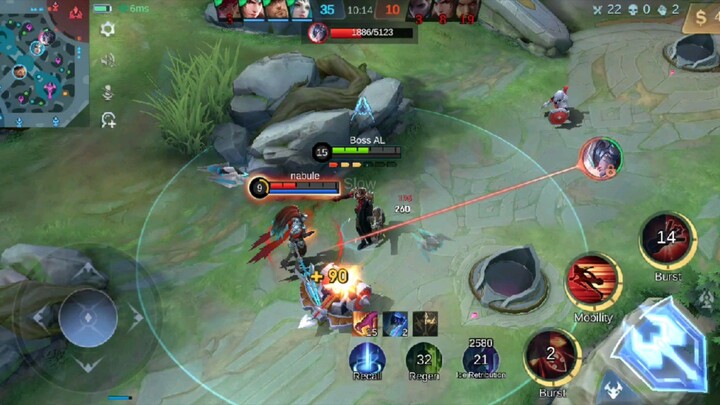Click the quick chat icon below microphone
The image size is (720, 405).
coord(108,121)
